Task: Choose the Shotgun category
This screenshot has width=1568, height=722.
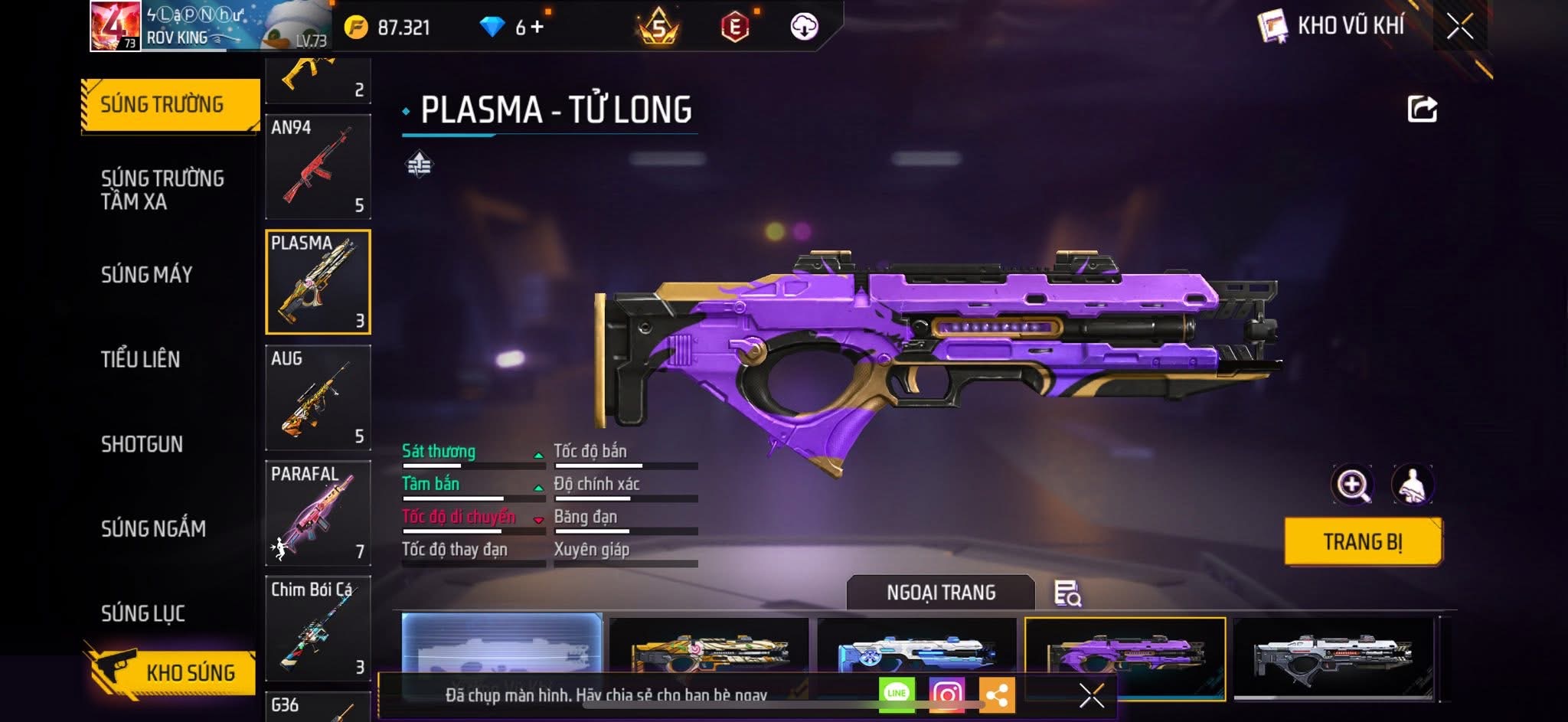Action: [x=142, y=444]
